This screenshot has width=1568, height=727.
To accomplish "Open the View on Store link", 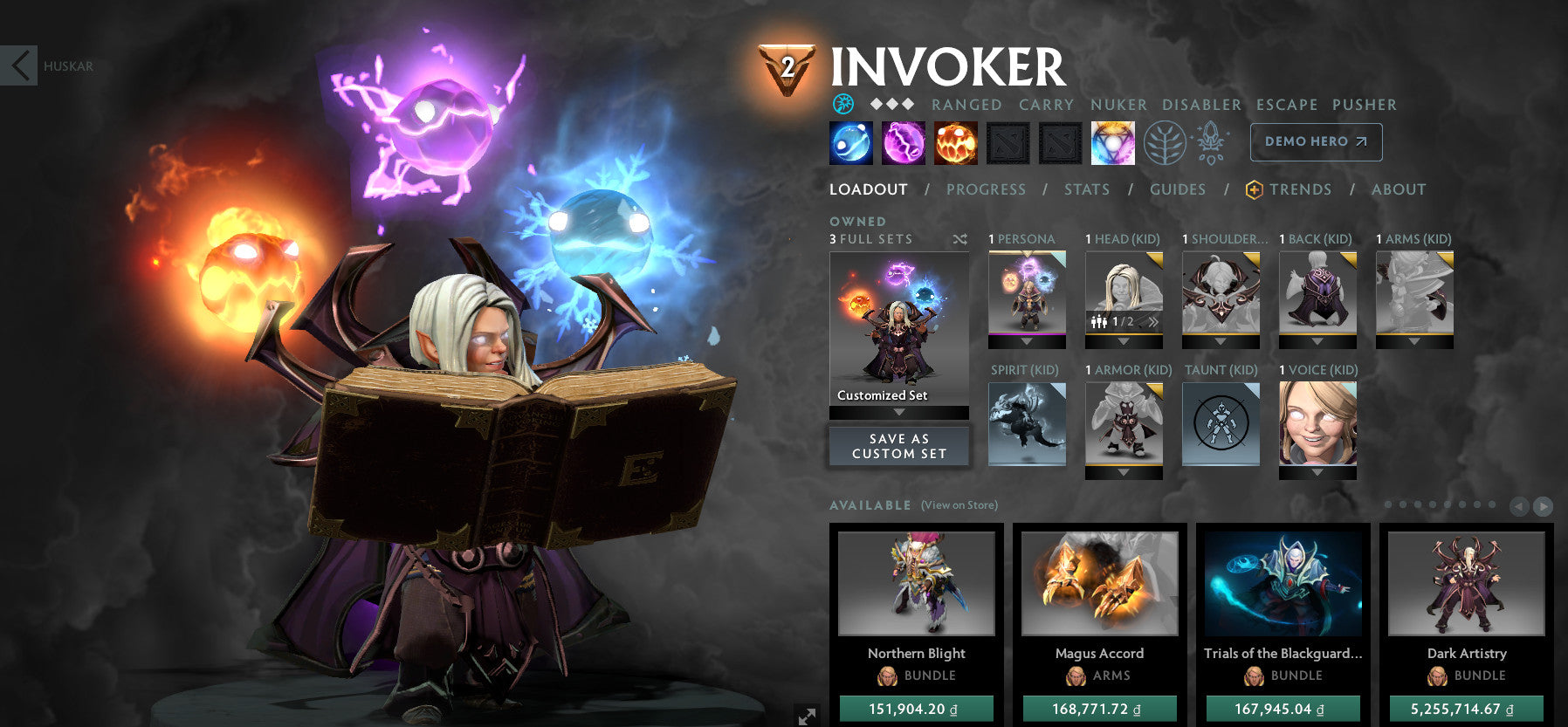I will pos(958,505).
